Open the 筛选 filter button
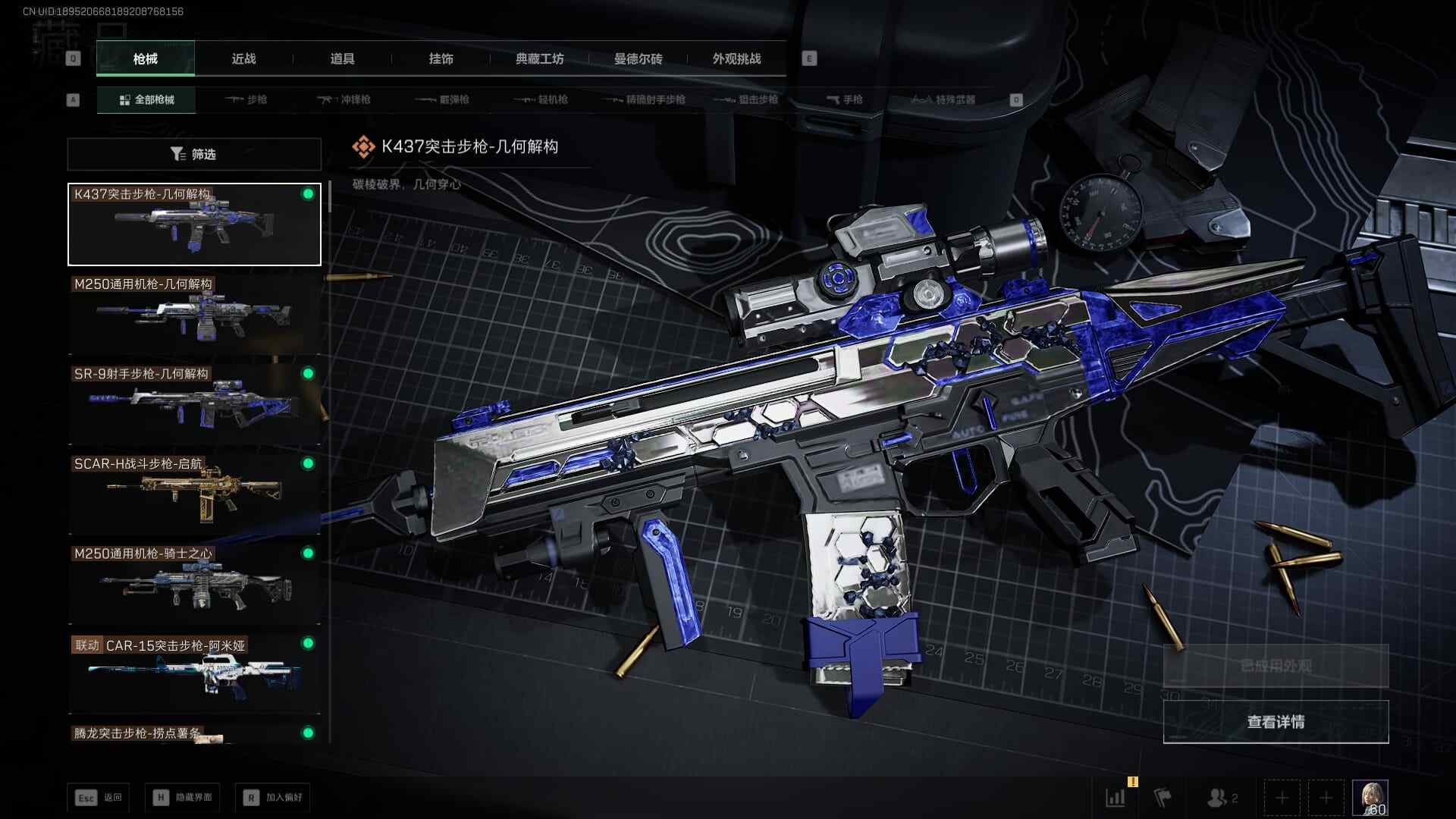The height and width of the screenshot is (819, 1456). coord(194,154)
